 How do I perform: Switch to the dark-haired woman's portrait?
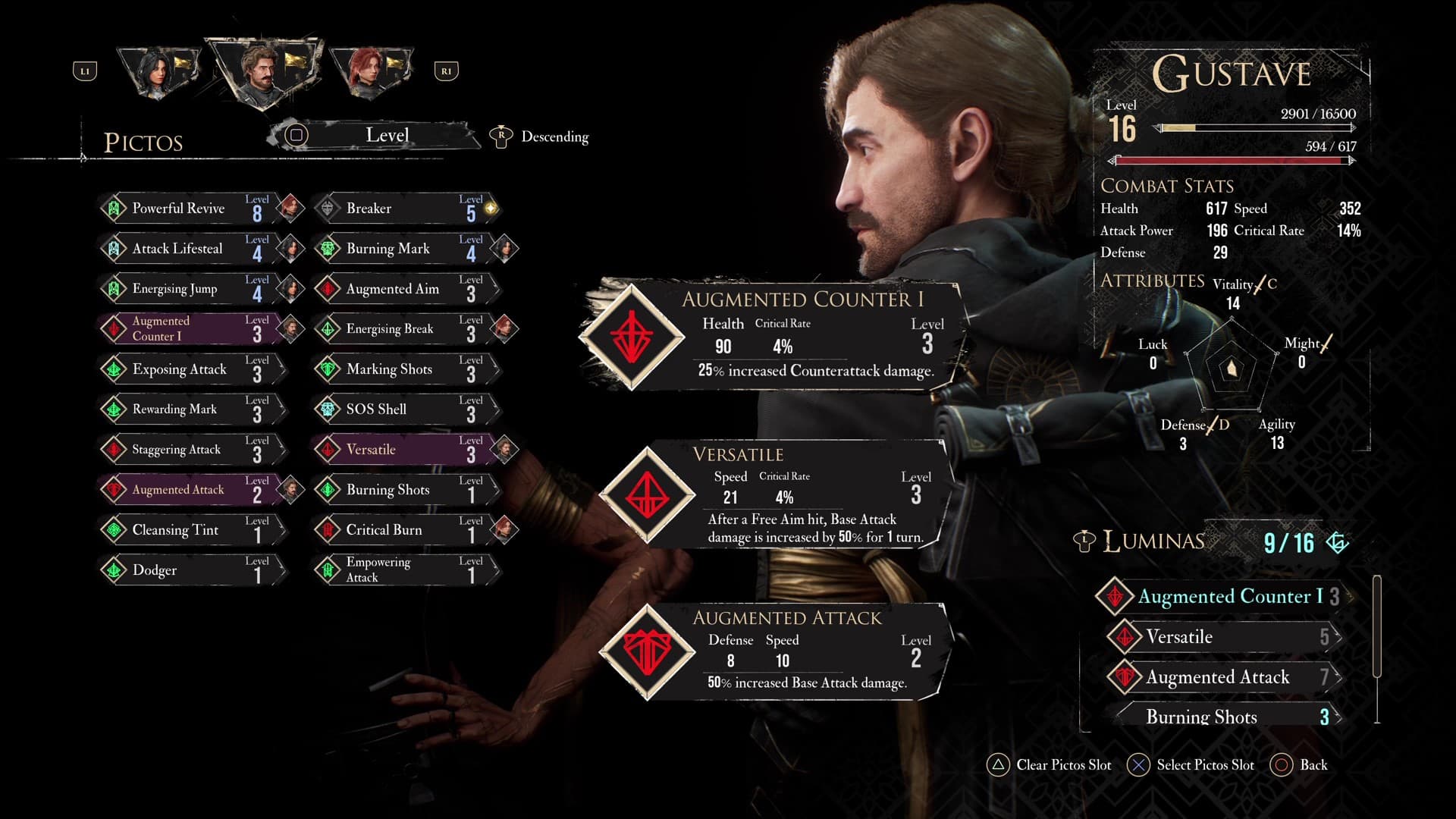(159, 72)
